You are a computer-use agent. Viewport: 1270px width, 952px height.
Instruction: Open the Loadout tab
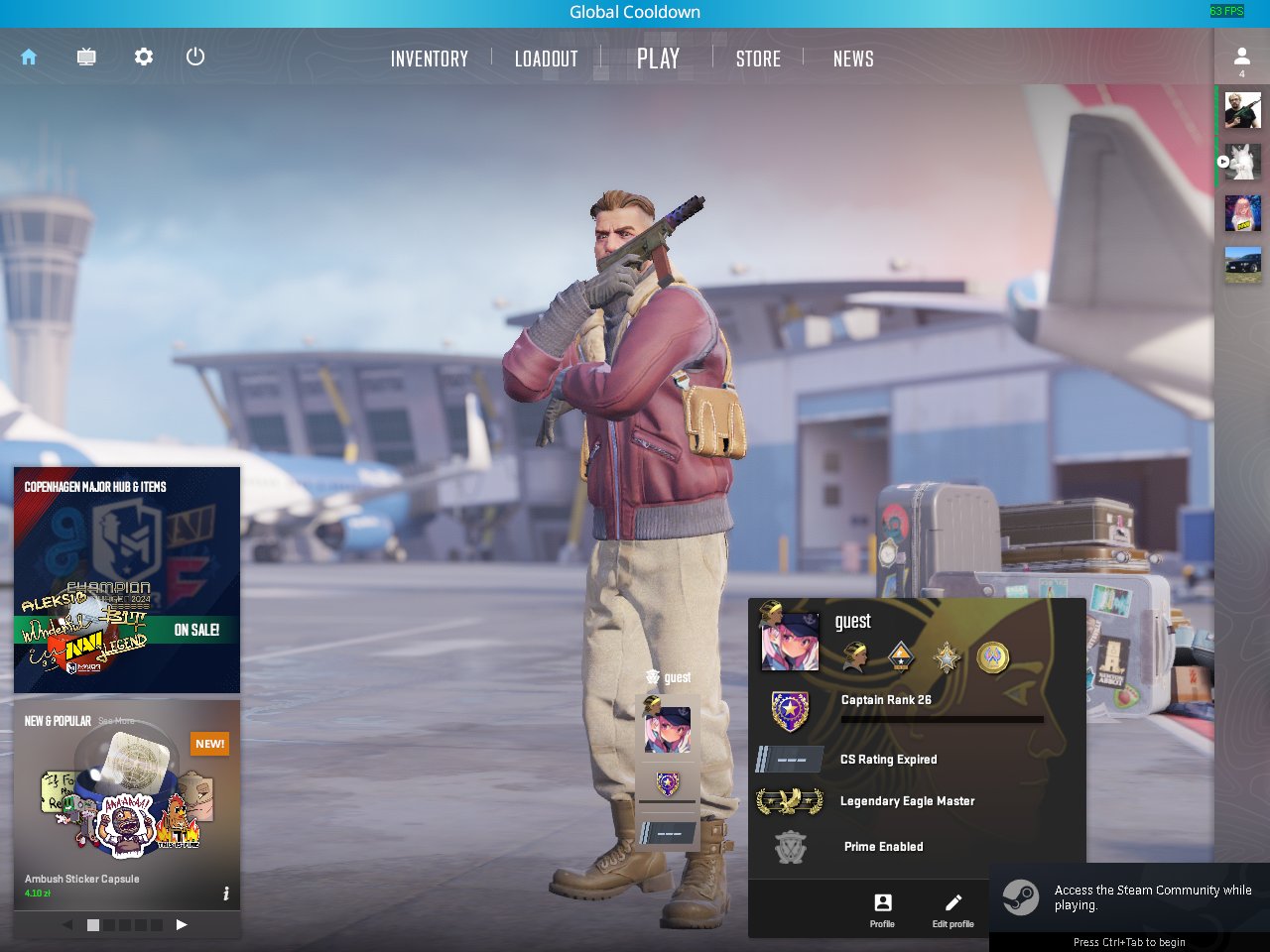tap(546, 59)
